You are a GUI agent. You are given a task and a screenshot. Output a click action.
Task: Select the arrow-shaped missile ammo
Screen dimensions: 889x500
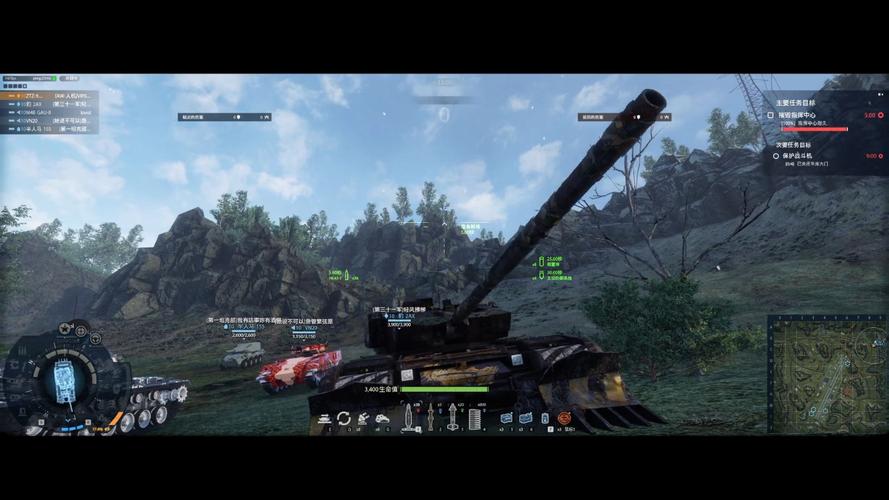click(451, 418)
